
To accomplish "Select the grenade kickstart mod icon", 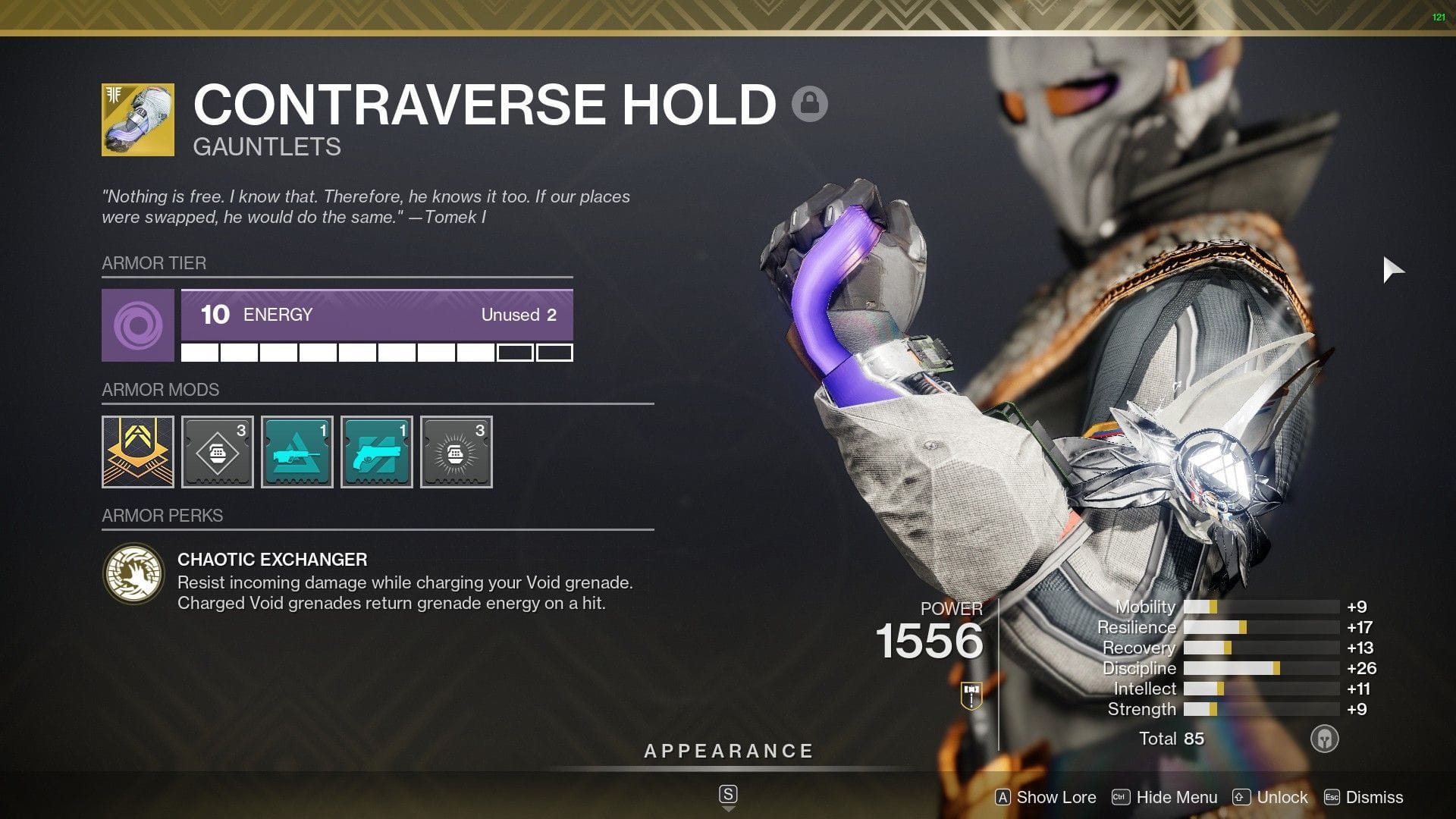I will 217,451.
